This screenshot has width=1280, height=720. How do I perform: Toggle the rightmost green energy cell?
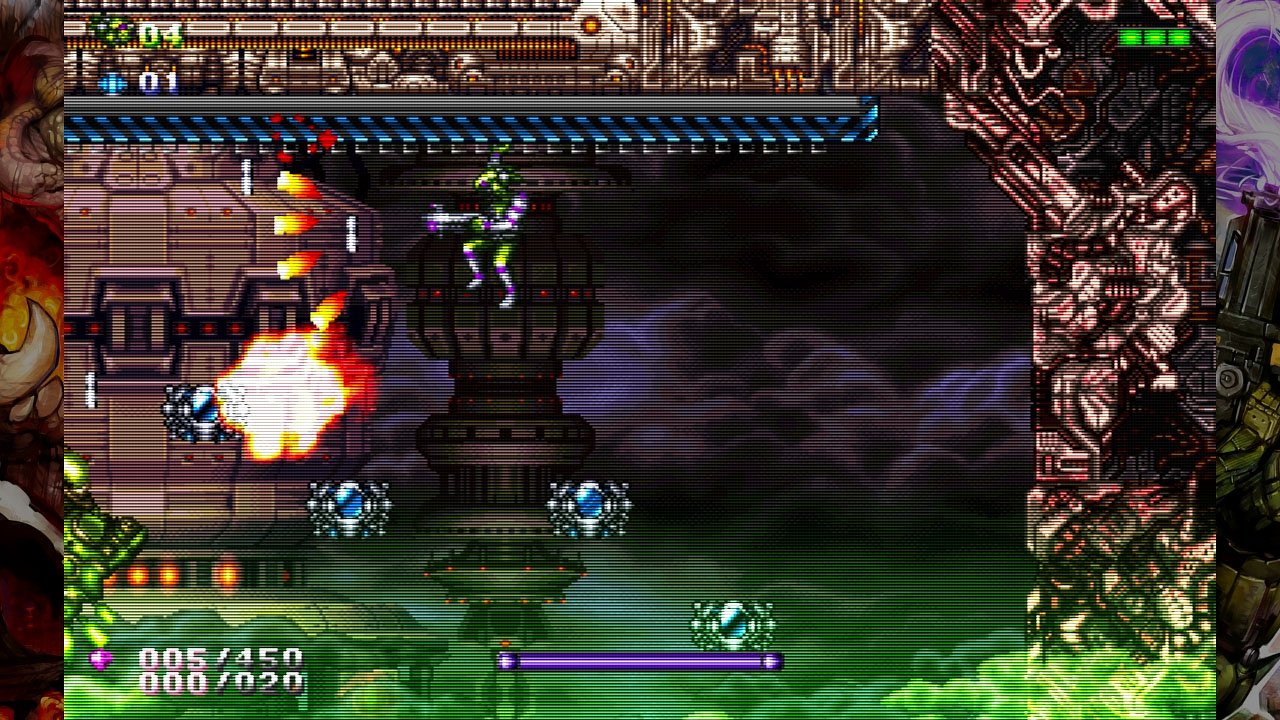coord(1178,37)
